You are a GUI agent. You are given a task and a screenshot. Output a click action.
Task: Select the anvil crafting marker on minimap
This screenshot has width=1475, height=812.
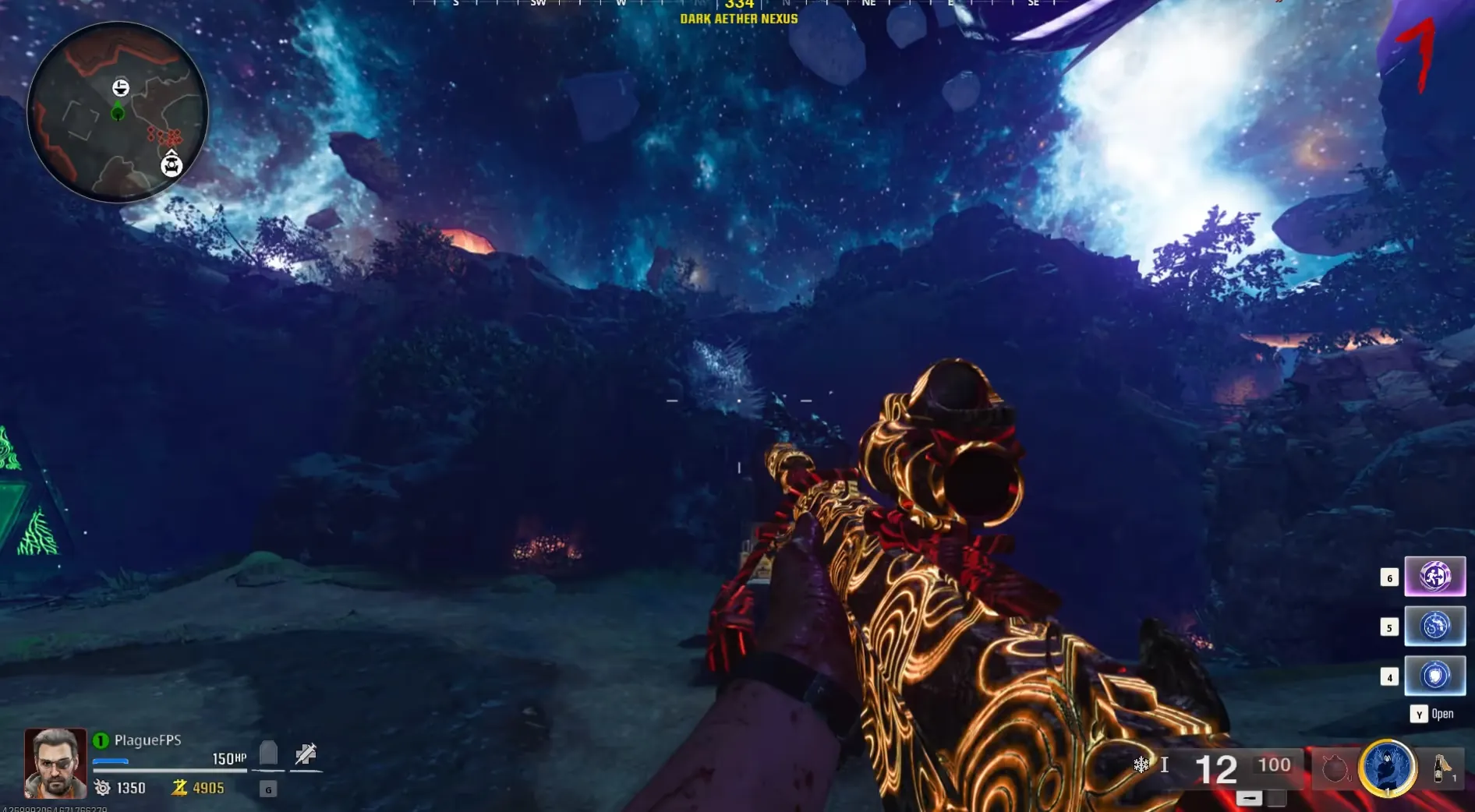pyautogui.click(x=121, y=87)
